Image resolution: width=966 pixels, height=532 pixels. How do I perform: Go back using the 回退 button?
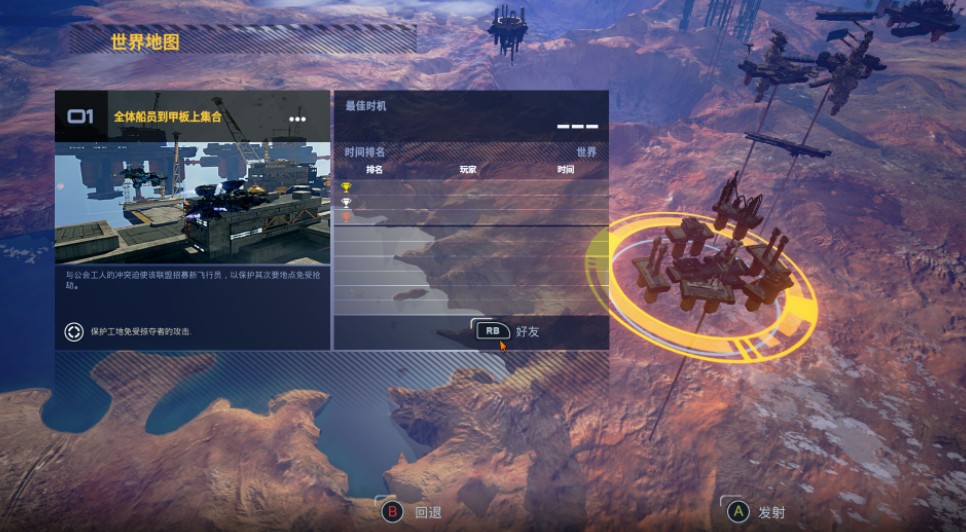point(412,512)
